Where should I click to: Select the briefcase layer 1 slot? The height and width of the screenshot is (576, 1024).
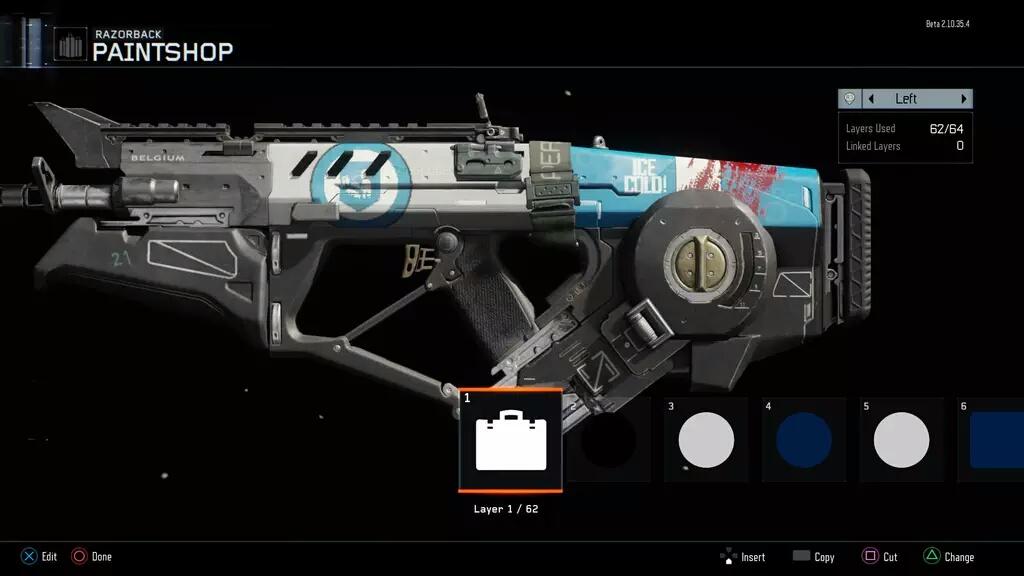(x=510, y=441)
